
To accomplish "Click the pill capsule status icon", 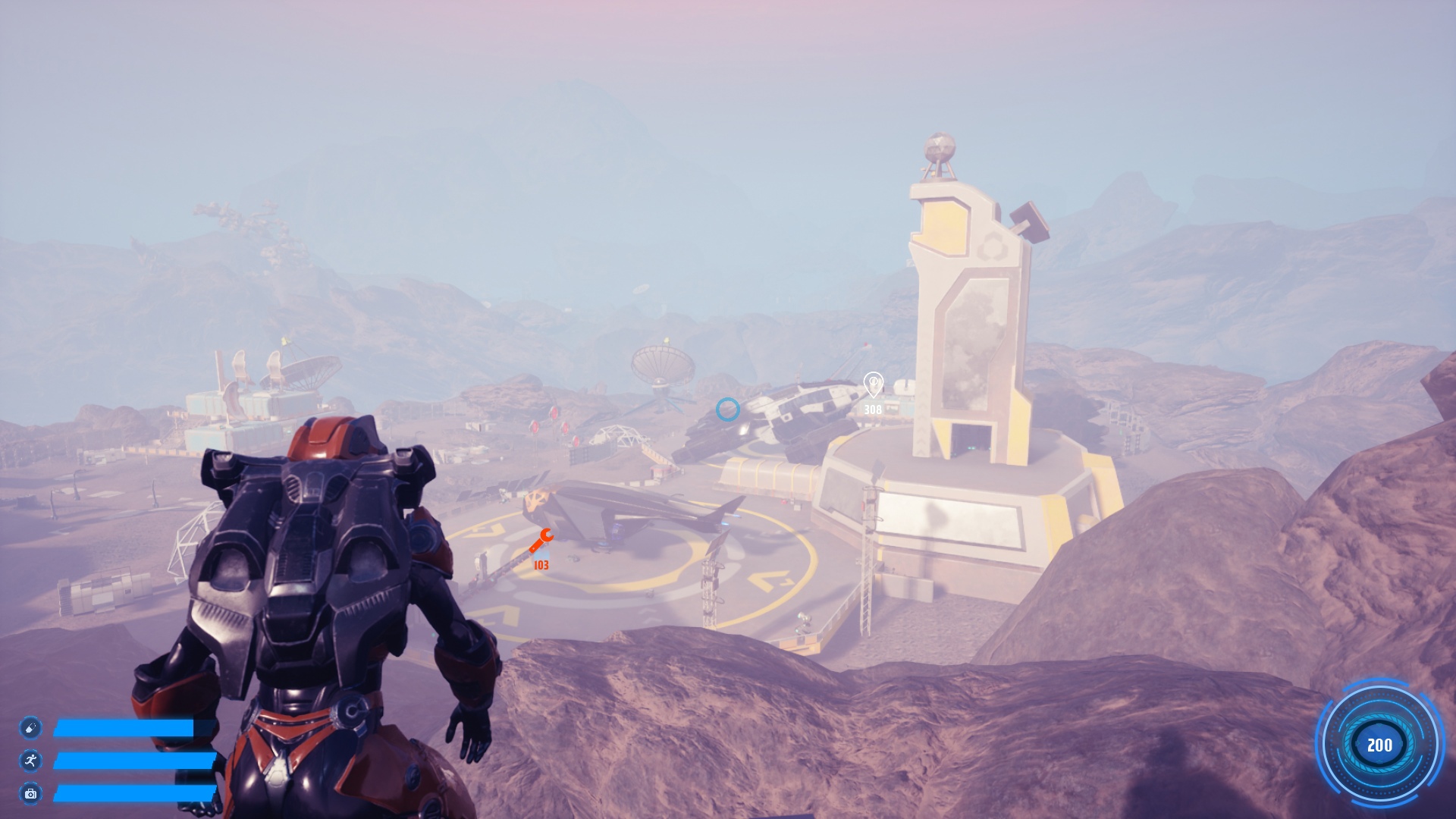I will coord(30,728).
